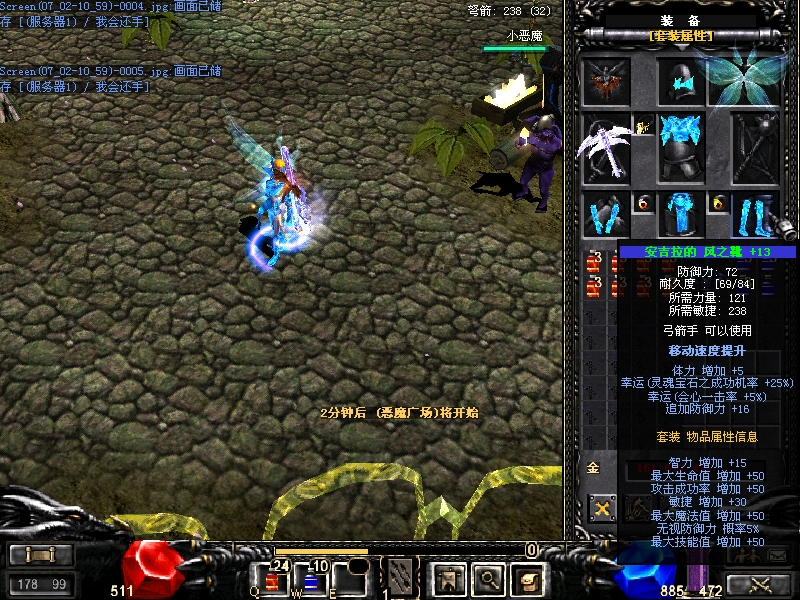
Task: Open the bag button next to the magnifier
Action: pos(526,578)
